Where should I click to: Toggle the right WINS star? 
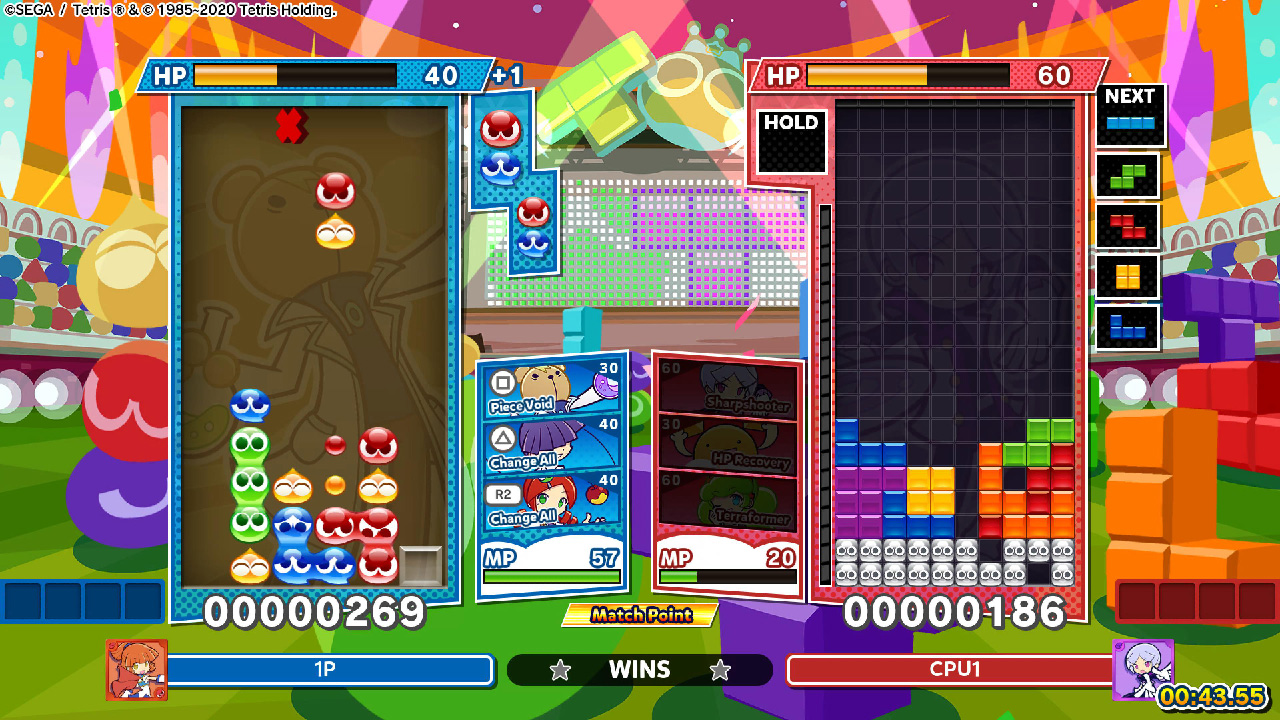tap(718, 670)
